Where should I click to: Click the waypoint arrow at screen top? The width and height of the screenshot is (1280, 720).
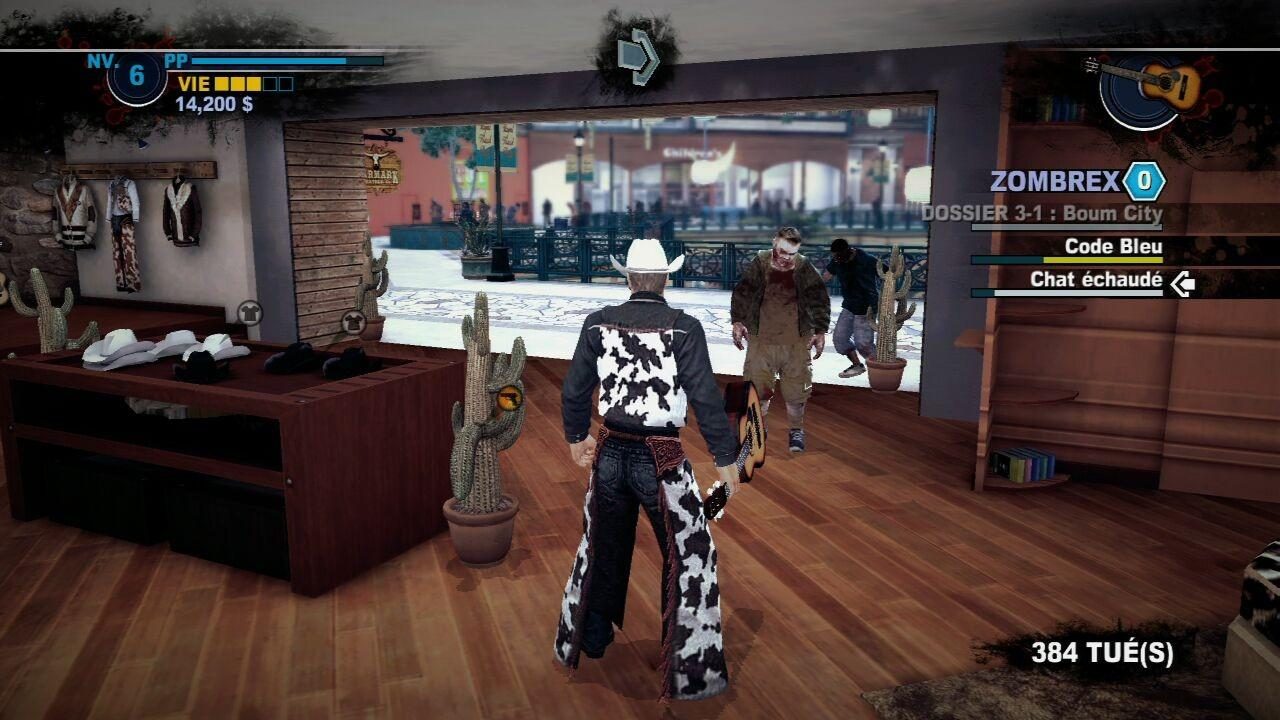[637, 58]
